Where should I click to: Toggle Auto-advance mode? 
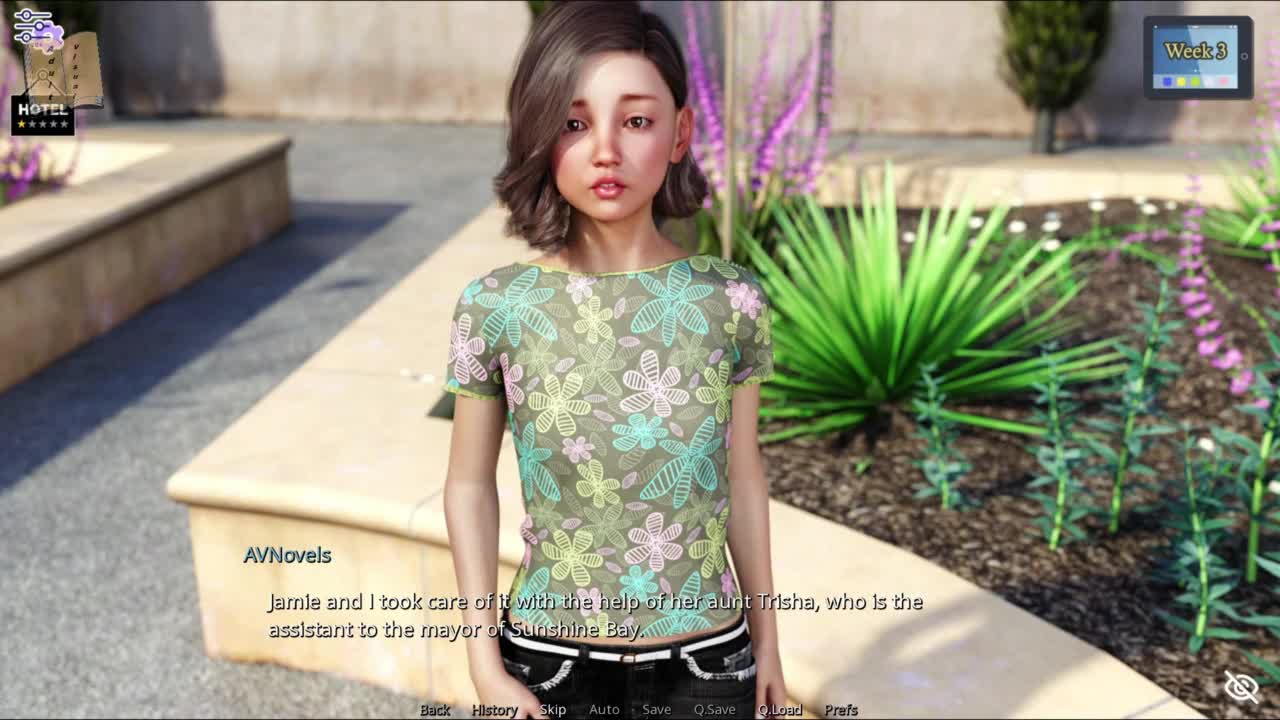coord(604,709)
